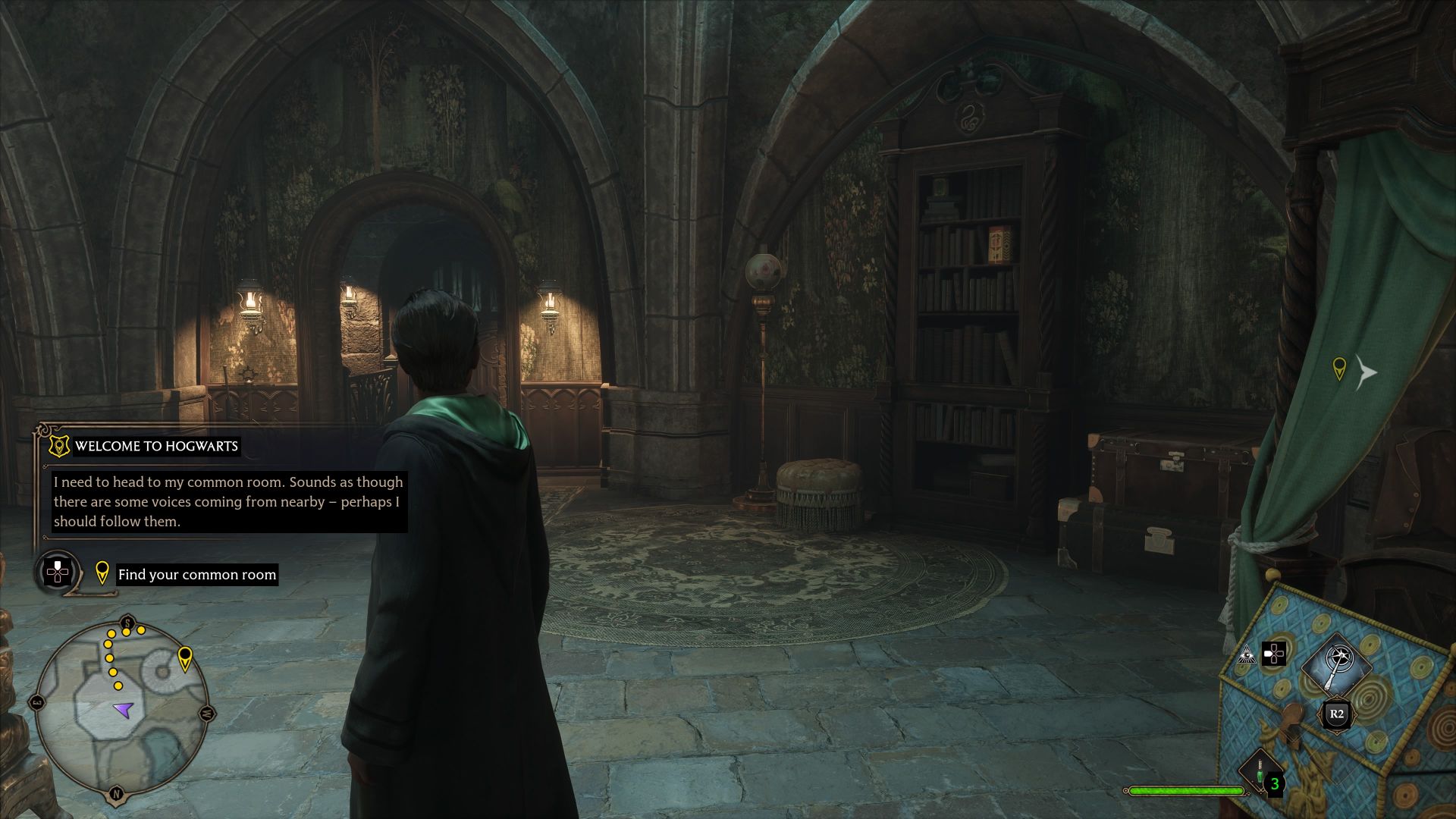Click the D-pad icon near the spell slot

pyautogui.click(x=1274, y=654)
